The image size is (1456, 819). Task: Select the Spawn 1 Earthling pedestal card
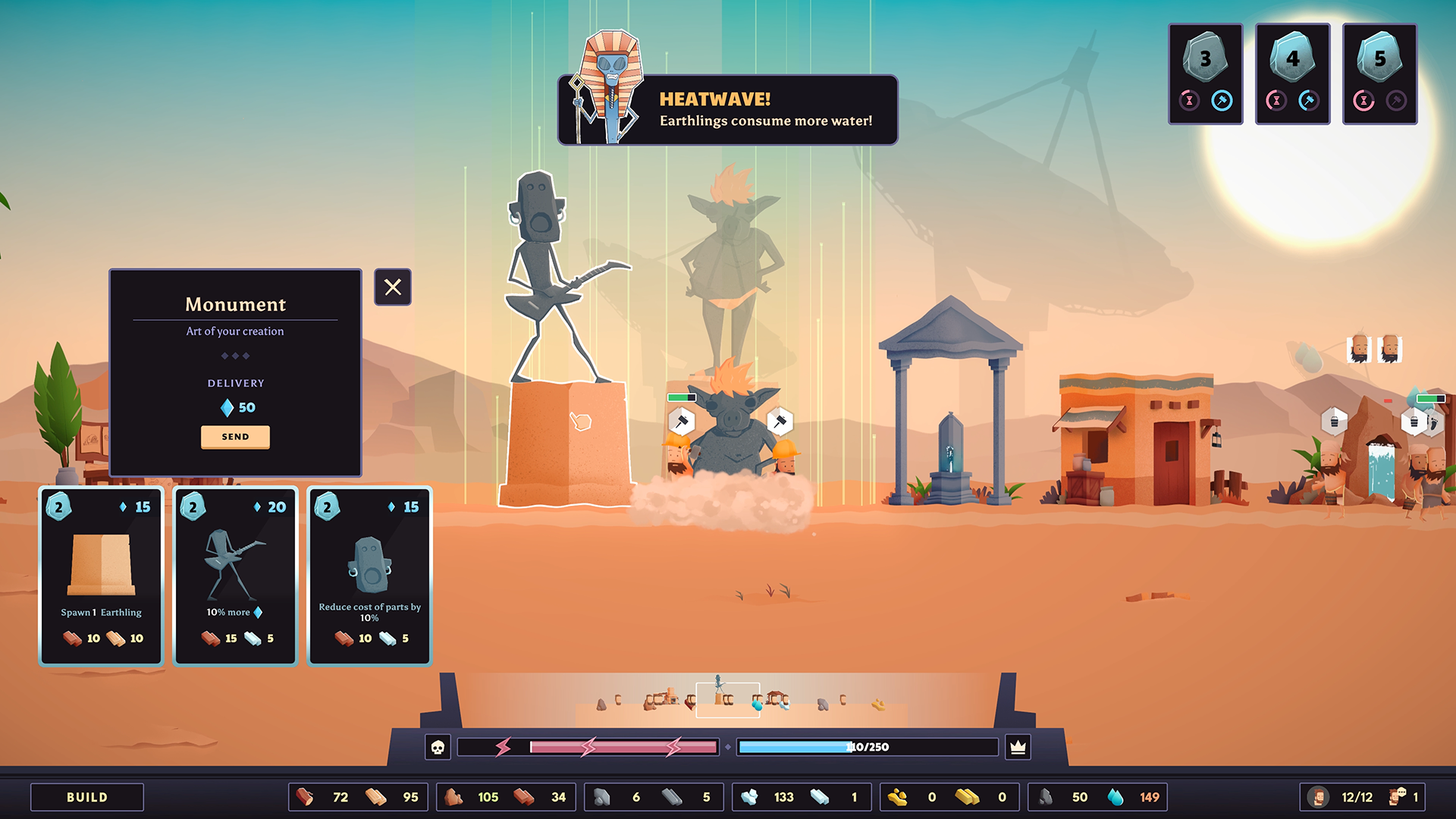(x=102, y=576)
